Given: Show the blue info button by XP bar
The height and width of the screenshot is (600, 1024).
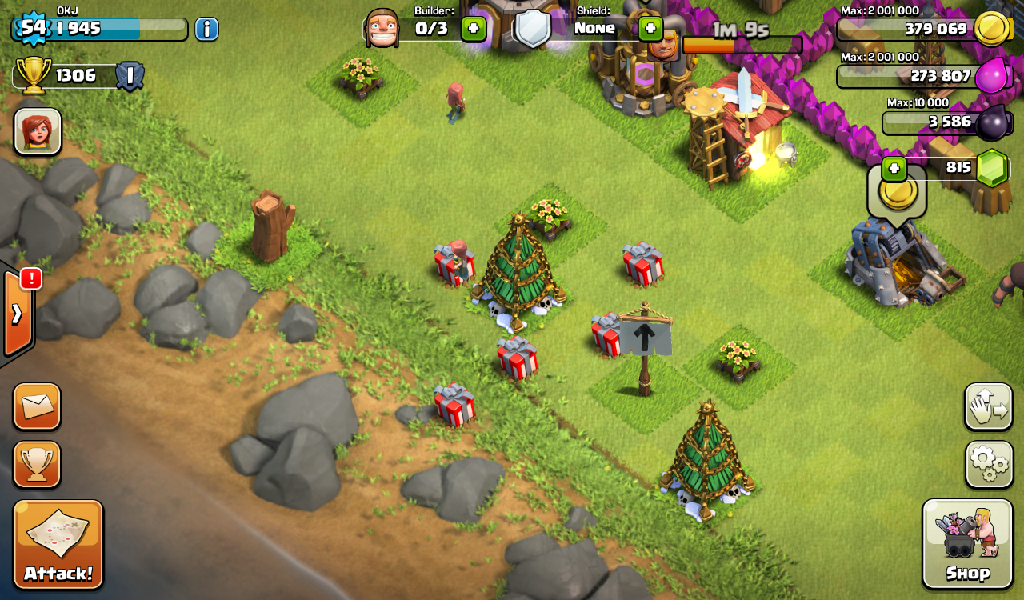Looking at the screenshot, I should tap(206, 28).
